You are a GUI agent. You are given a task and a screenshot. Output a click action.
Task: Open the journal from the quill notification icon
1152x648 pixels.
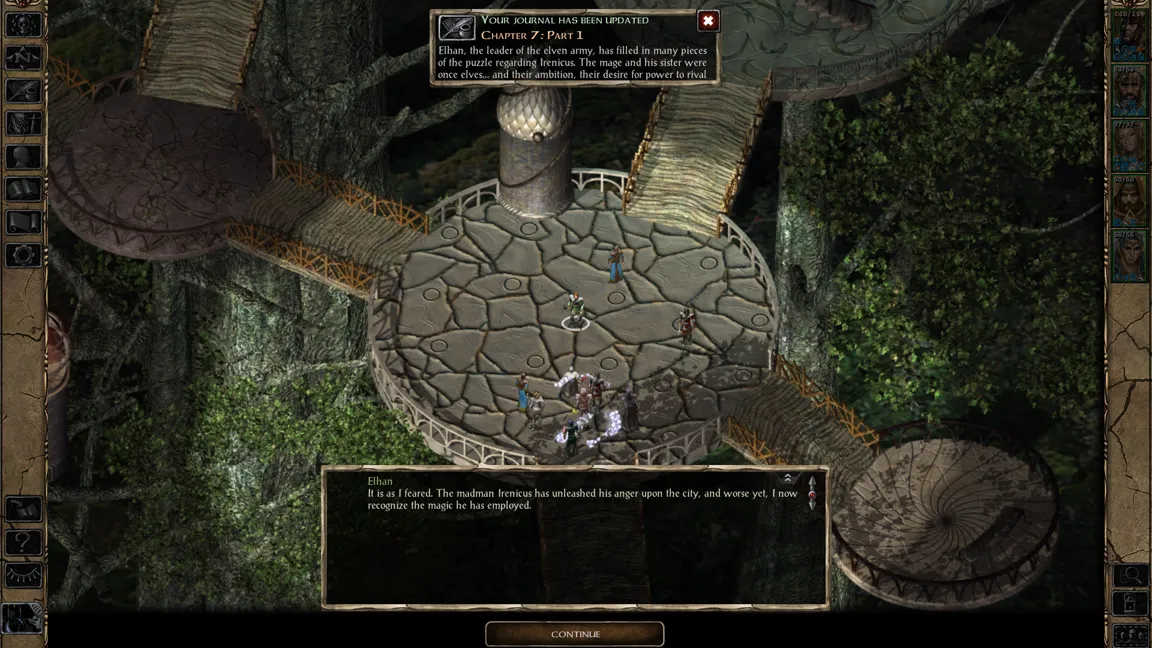tap(456, 28)
